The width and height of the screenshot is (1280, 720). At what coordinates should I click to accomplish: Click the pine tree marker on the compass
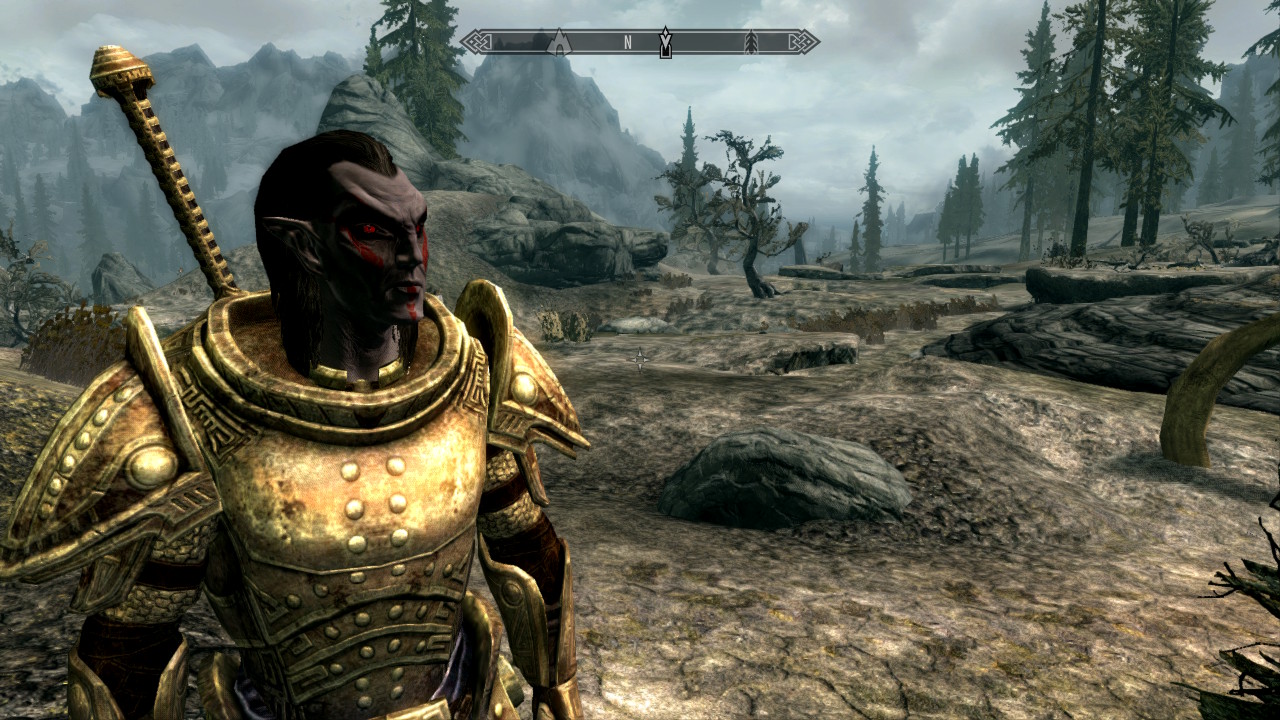[751, 42]
